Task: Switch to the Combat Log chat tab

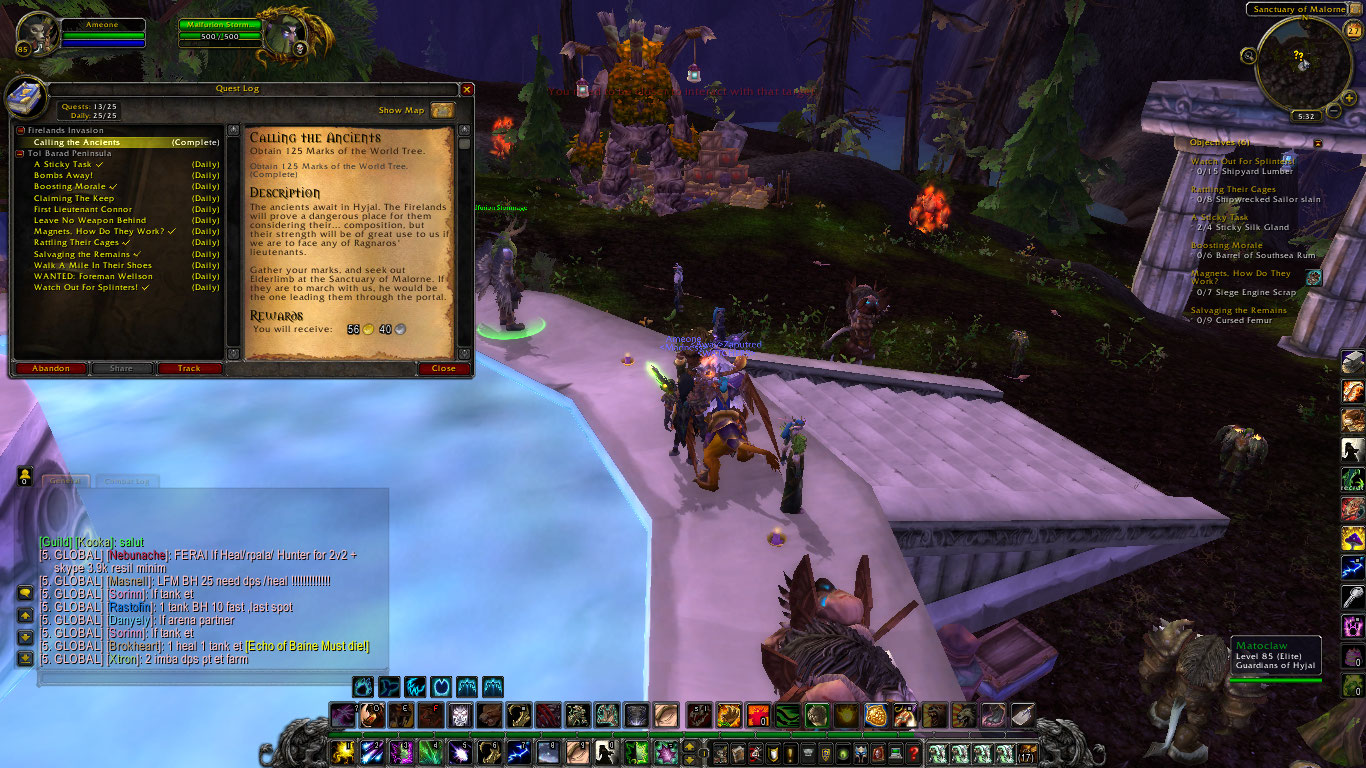Action: click(x=128, y=481)
